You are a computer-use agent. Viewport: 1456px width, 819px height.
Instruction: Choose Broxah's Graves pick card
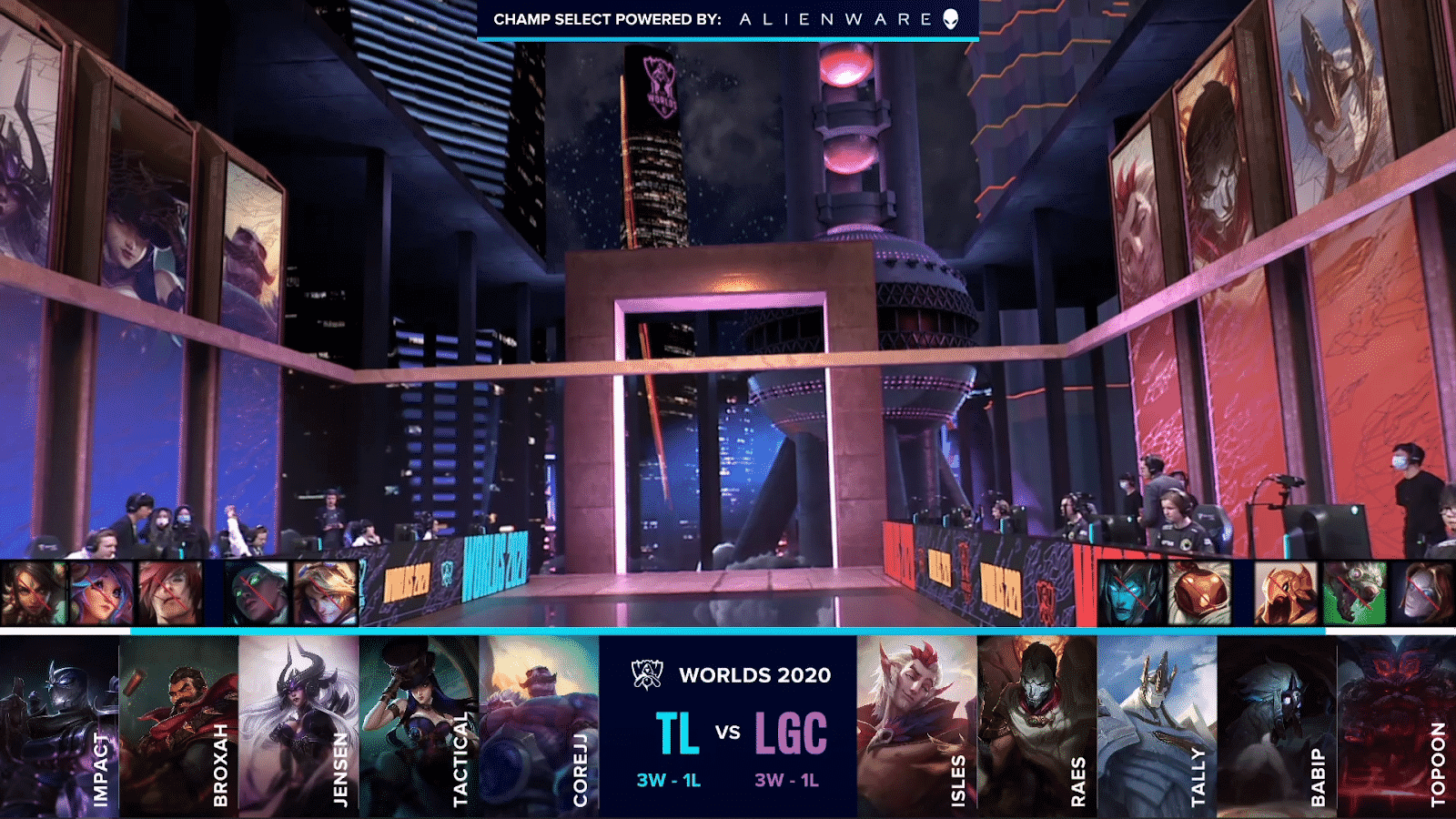179,725
